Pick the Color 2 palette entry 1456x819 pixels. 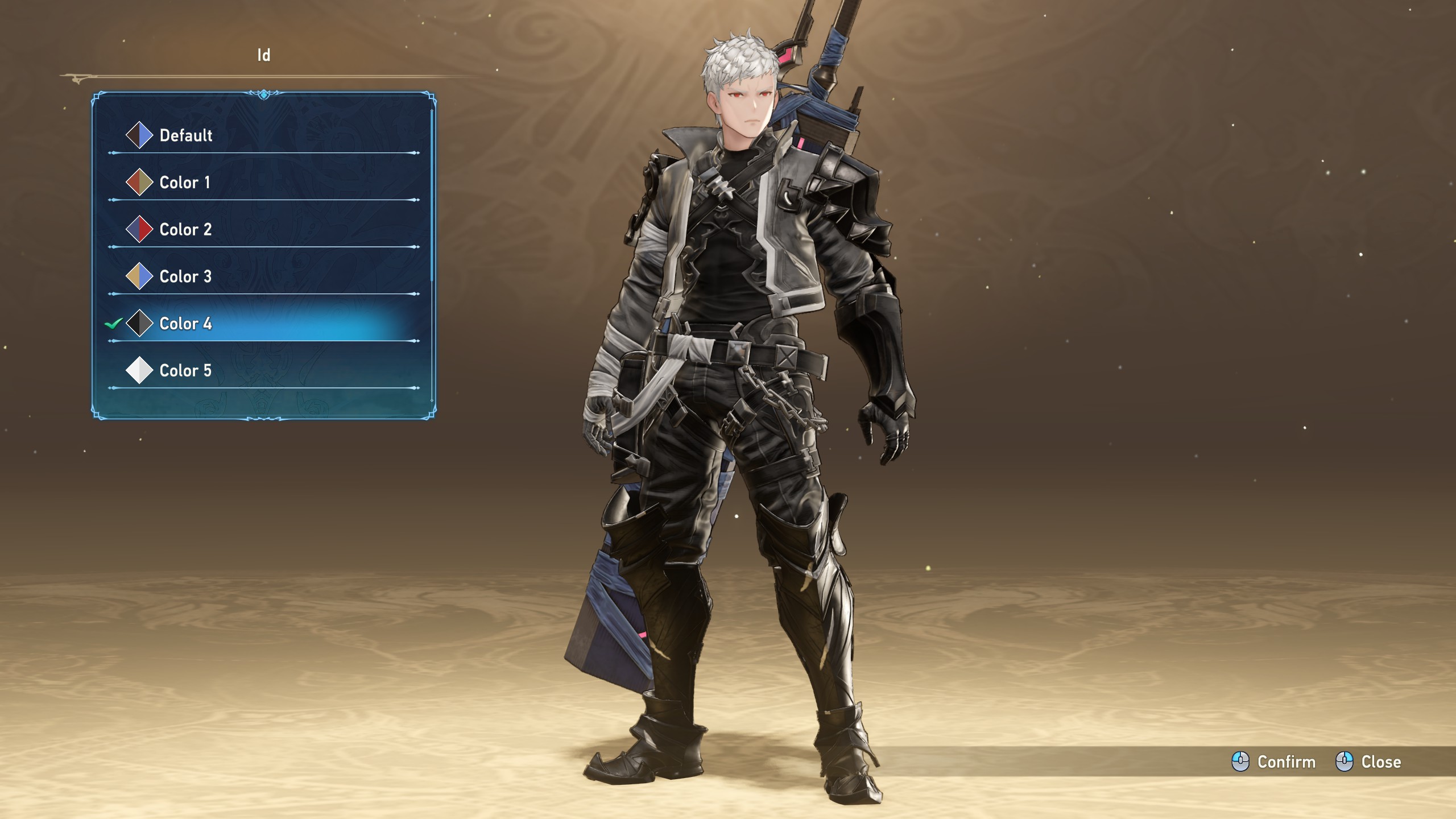click(185, 230)
